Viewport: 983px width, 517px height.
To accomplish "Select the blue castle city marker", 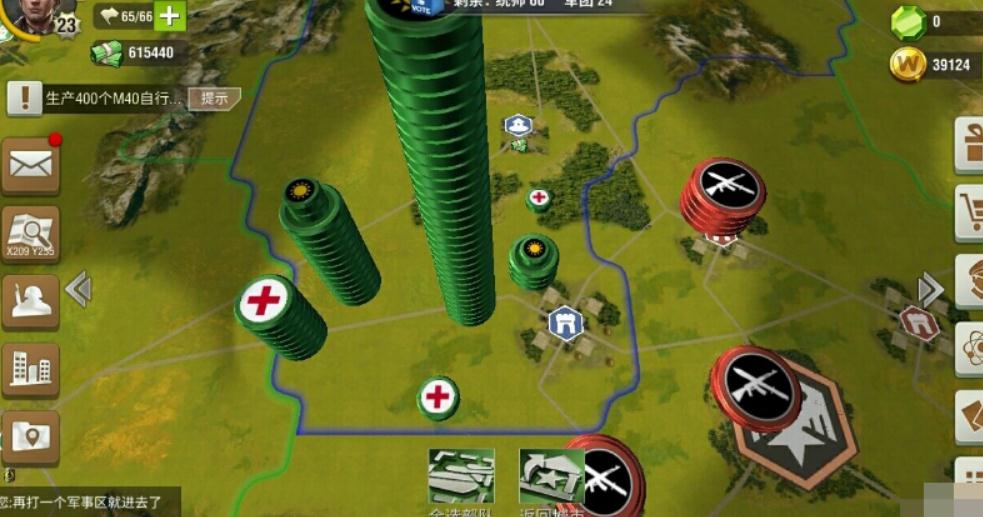I will click(x=566, y=323).
